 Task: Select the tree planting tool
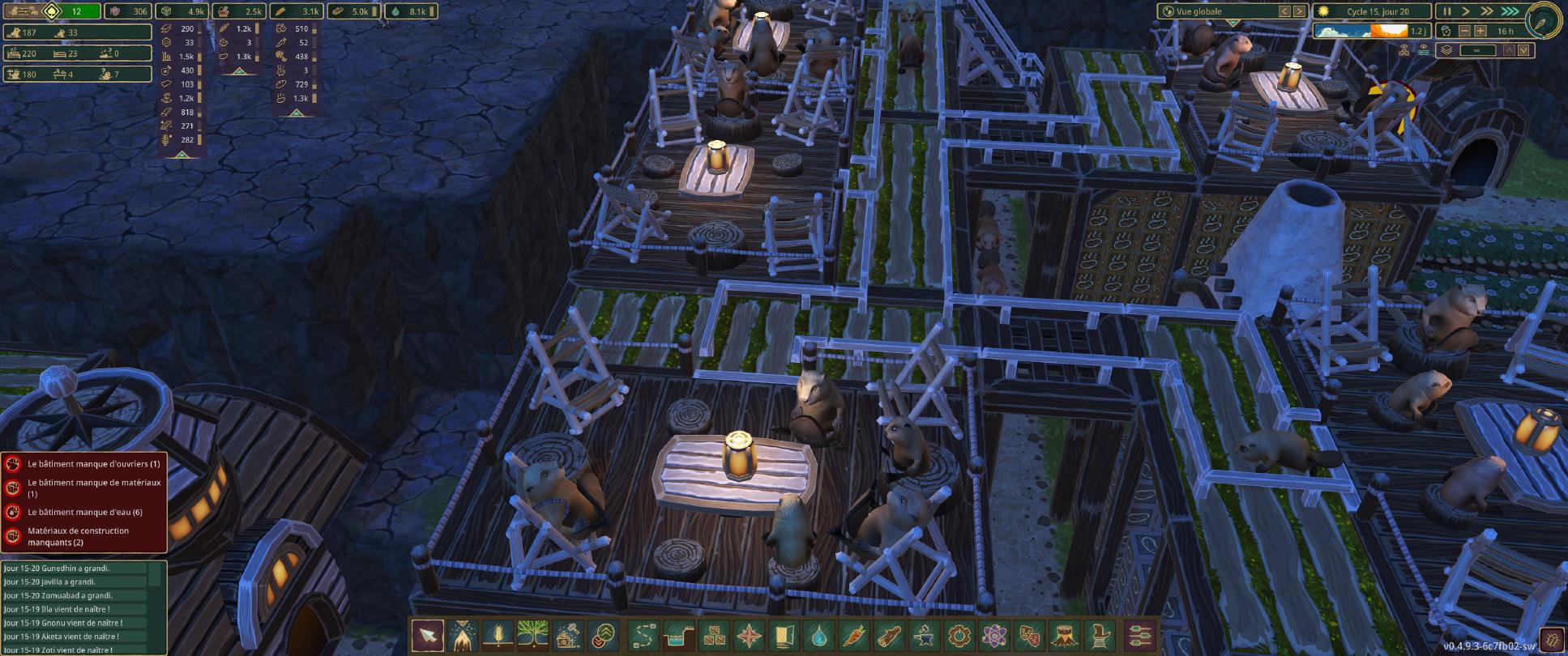tap(533, 635)
